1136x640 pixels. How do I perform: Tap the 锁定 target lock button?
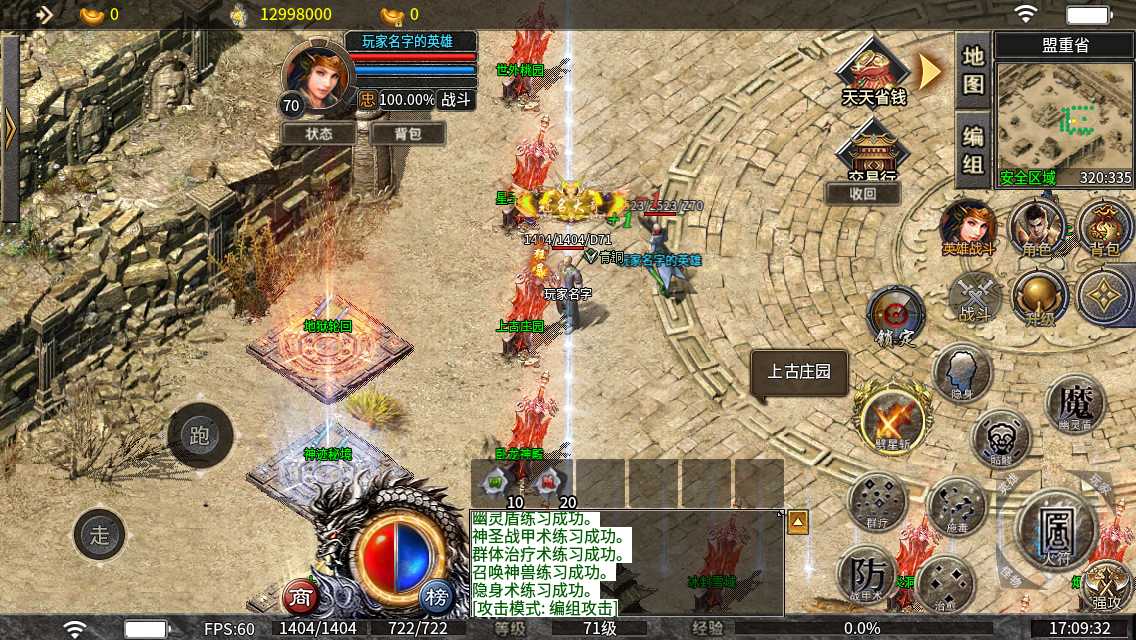point(896,316)
